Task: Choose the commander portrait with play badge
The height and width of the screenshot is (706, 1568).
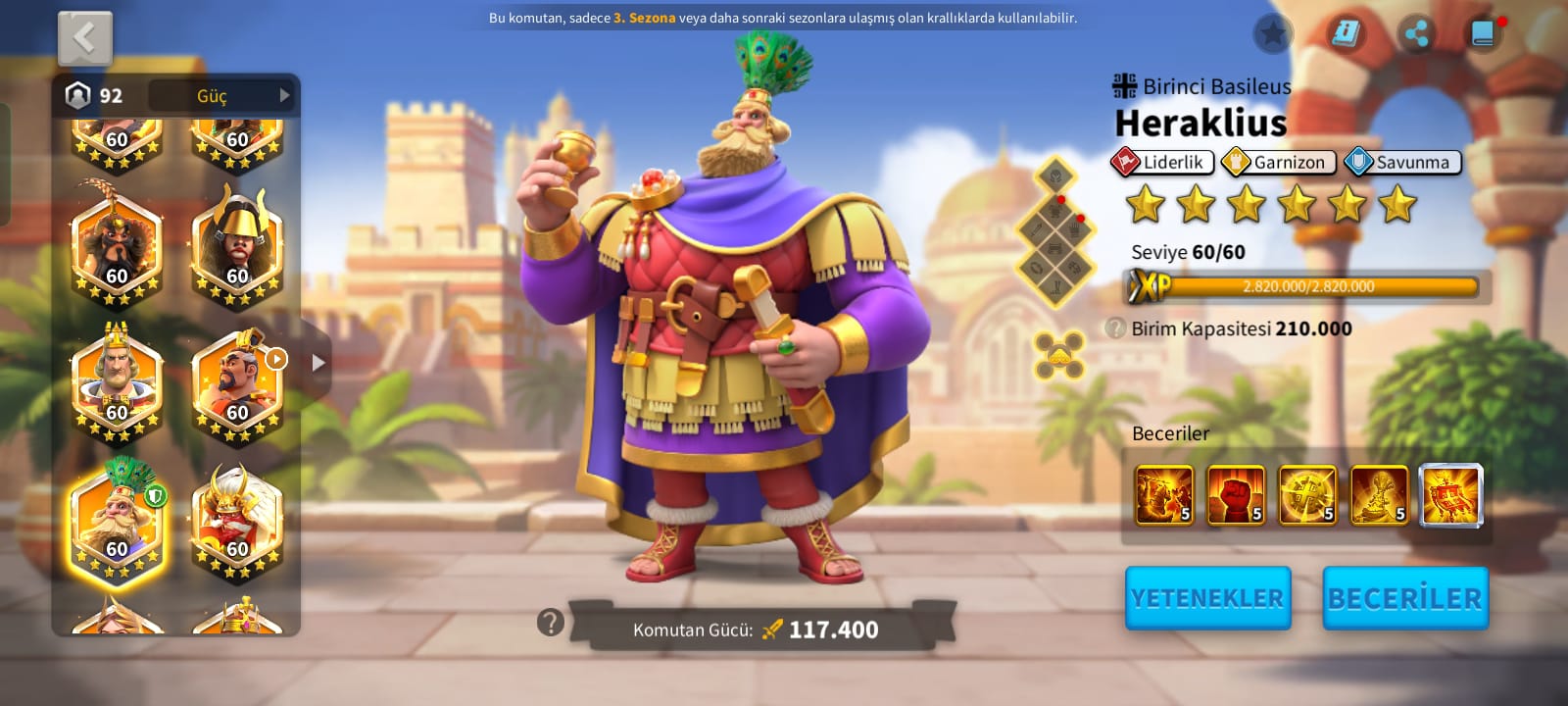Action: 237,383
